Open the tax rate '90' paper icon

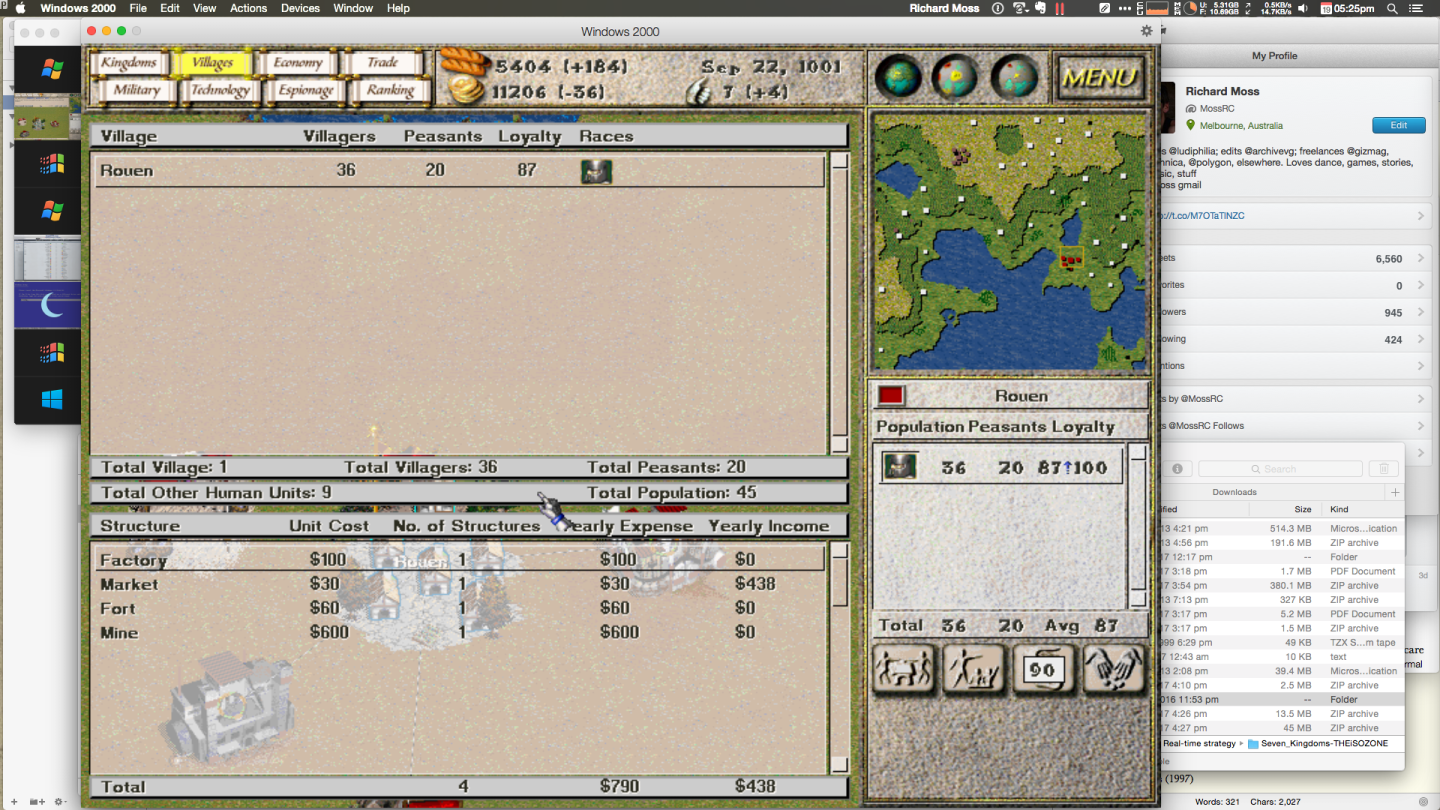pyautogui.click(x=1043, y=668)
